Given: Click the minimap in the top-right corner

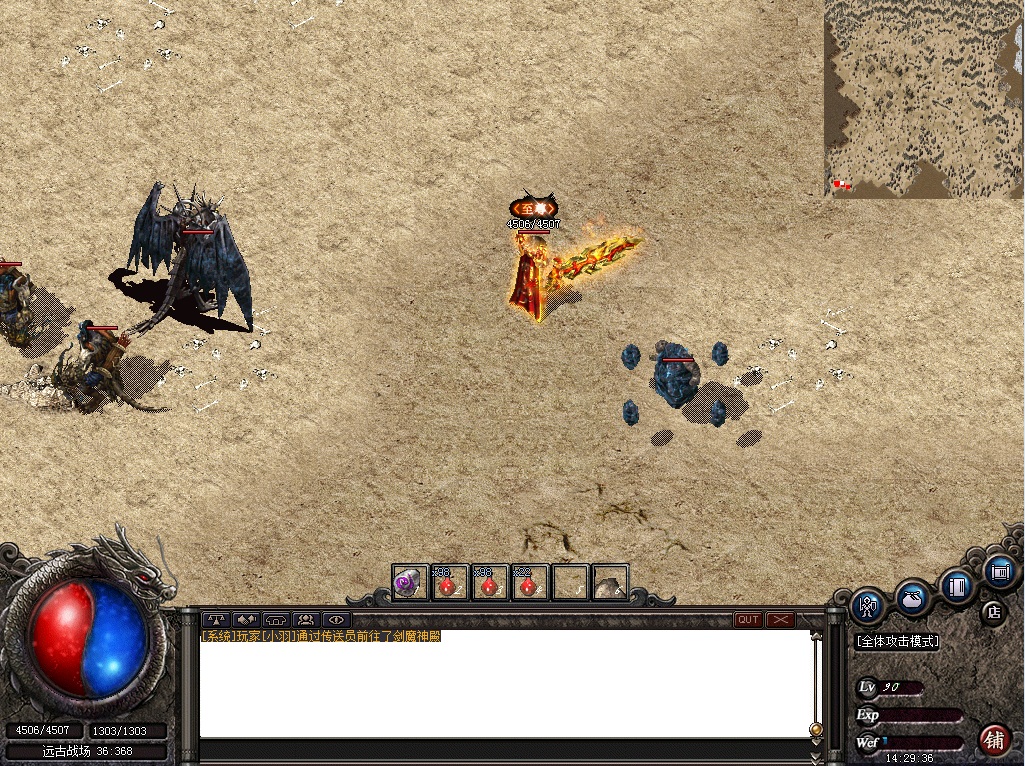Looking at the screenshot, I should click(x=923, y=98).
